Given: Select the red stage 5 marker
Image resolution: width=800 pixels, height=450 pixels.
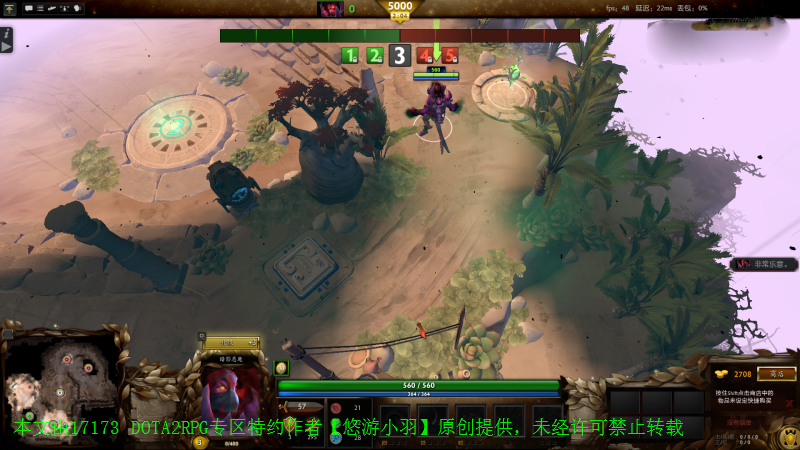Looking at the screenshot, I should click(449, 56).
